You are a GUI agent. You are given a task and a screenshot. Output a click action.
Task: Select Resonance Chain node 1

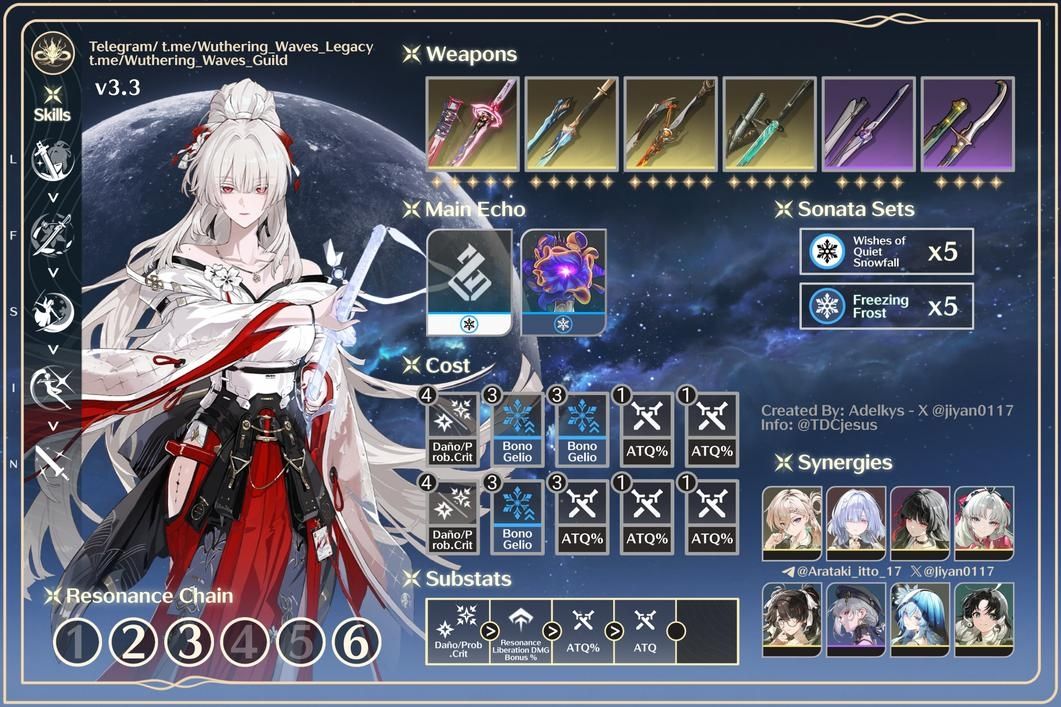click(x=76, y=643)
